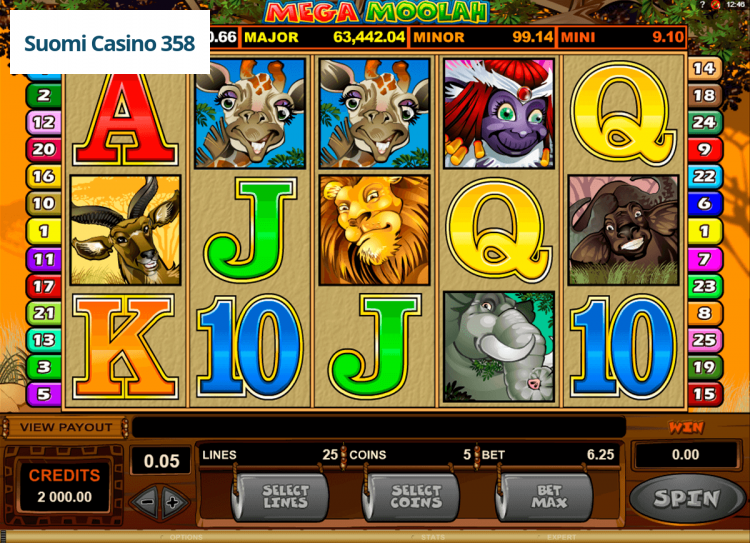The width and height of the screenshot is (750, 543).
Task: Click the Suomi Casino 358 logo
Action: point(110,44)
